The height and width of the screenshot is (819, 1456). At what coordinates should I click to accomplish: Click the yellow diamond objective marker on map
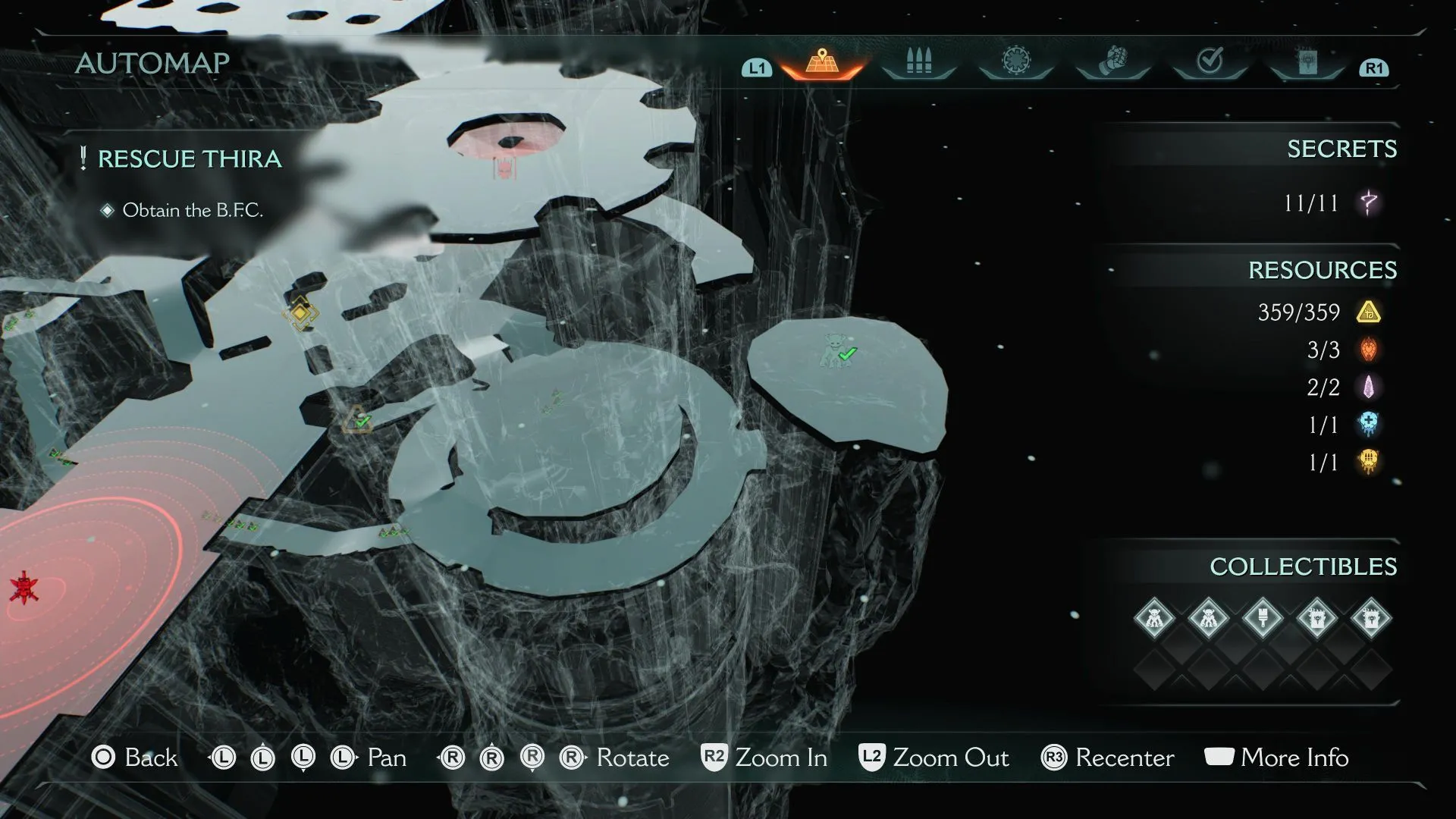click(x=300, y=312)
